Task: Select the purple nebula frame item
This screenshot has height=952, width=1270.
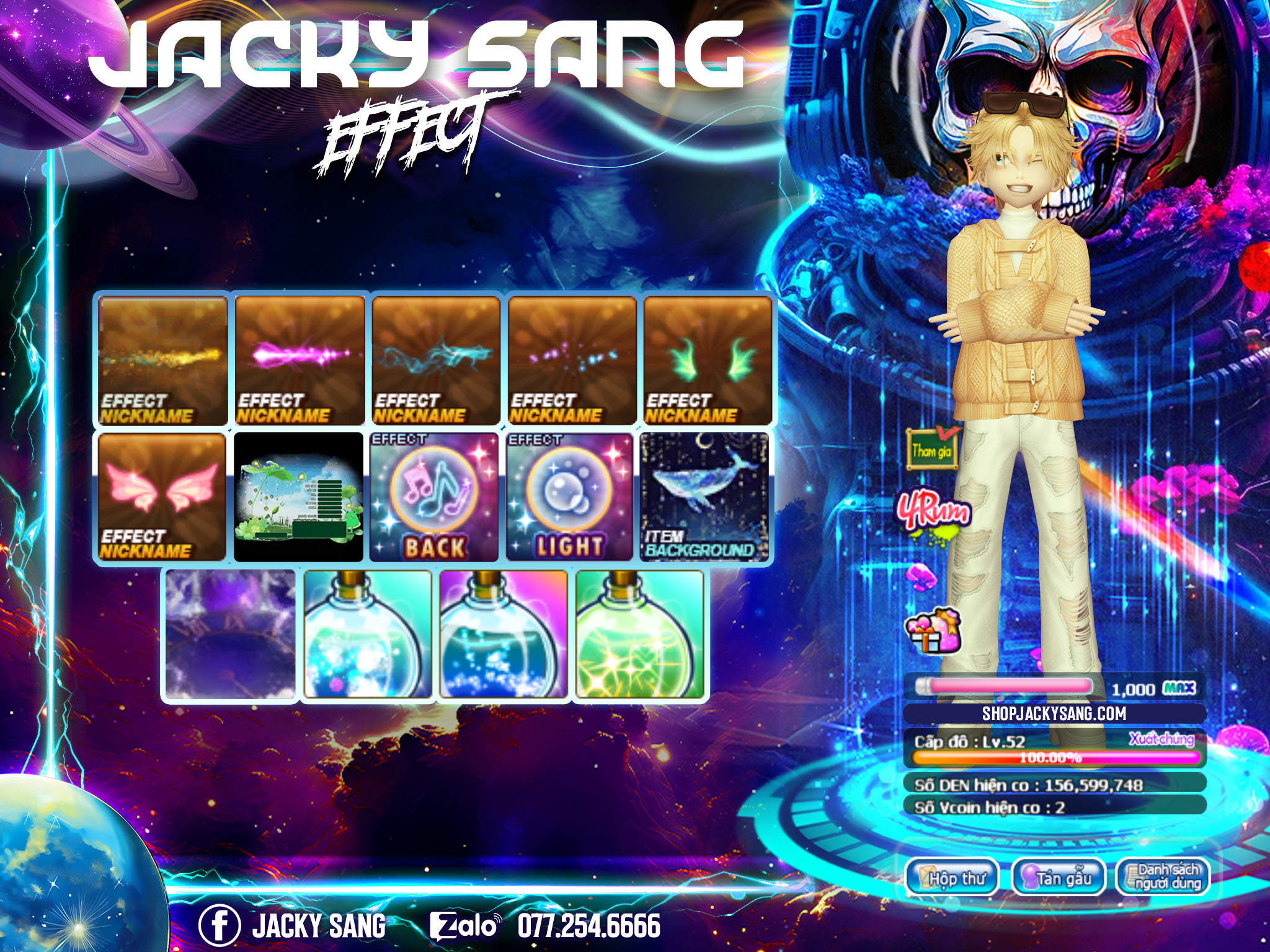Action: pyautogui.click(x=230, y=635)
